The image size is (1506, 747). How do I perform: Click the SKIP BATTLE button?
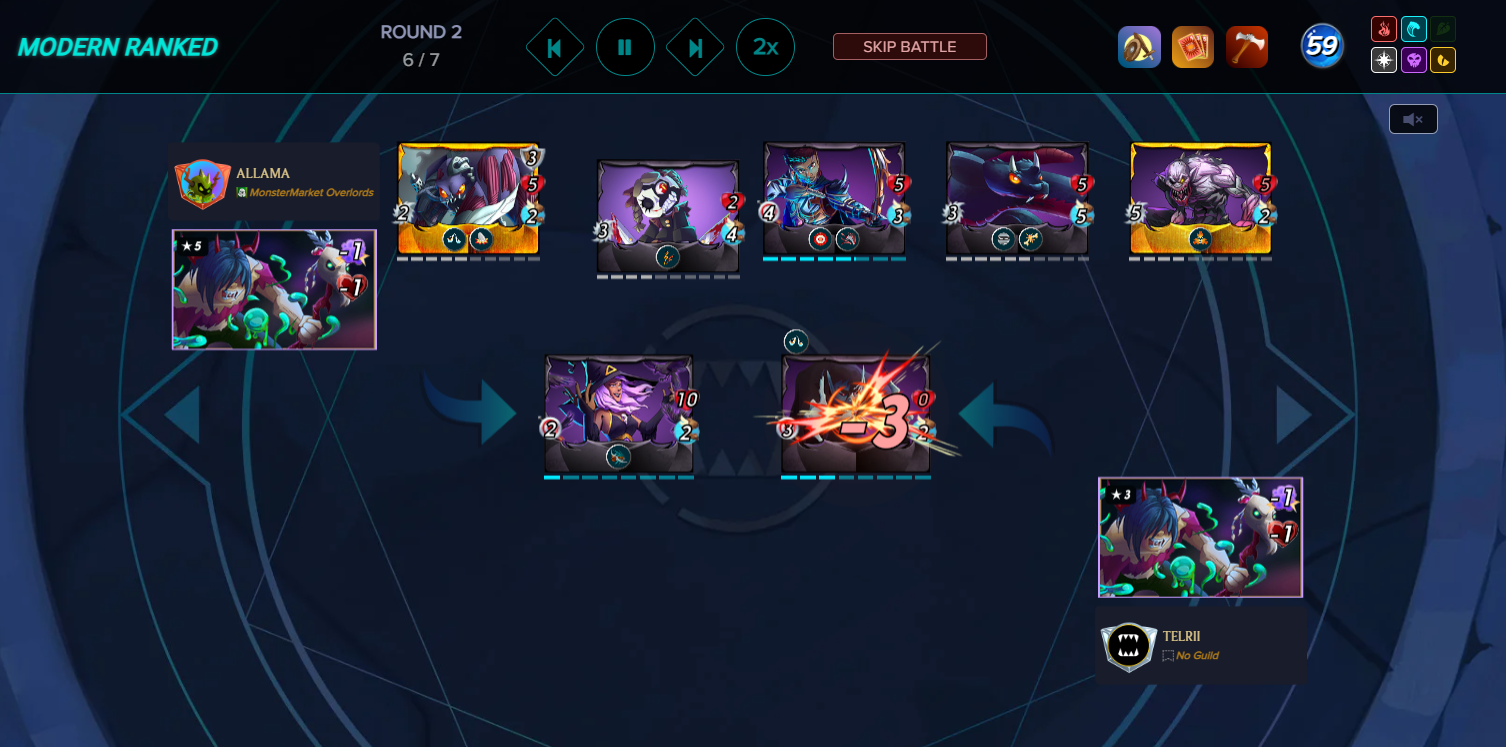909,46
